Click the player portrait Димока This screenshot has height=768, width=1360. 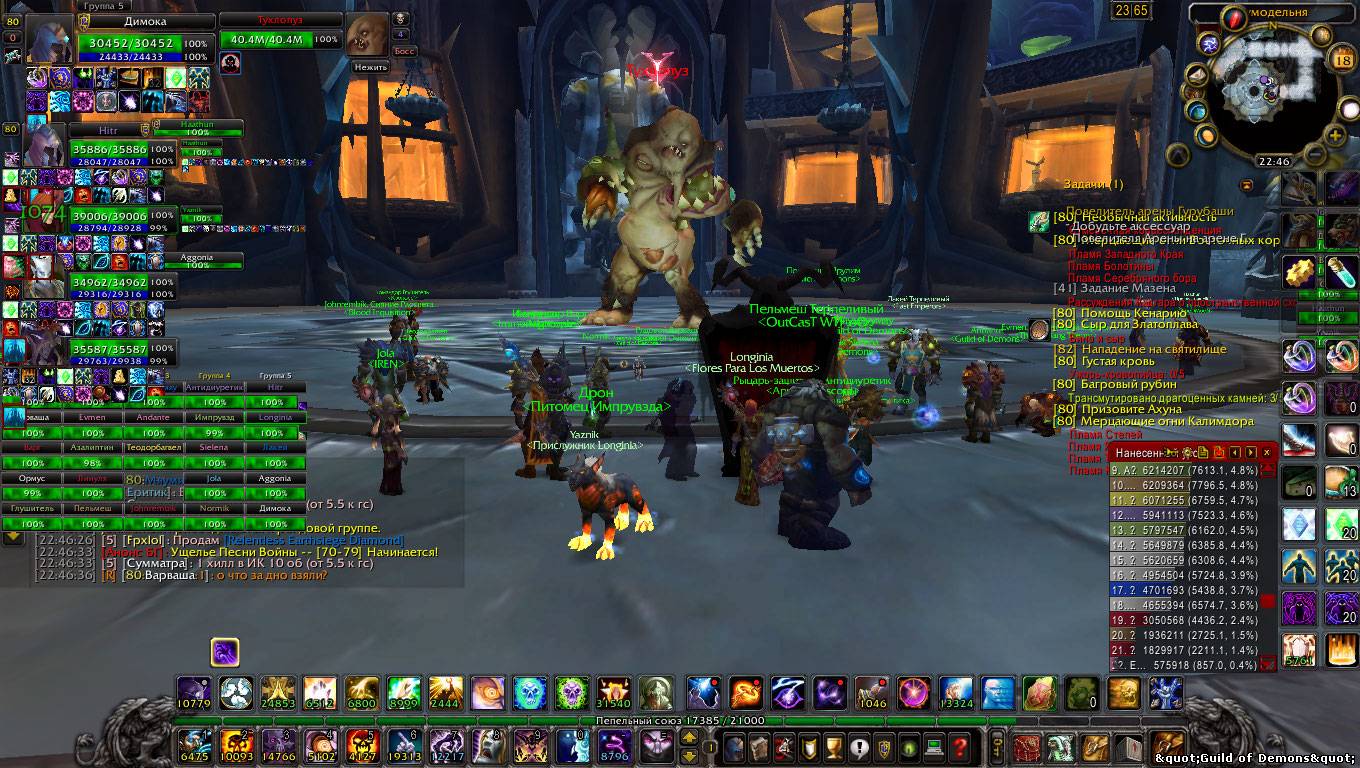tap(48, 41)
